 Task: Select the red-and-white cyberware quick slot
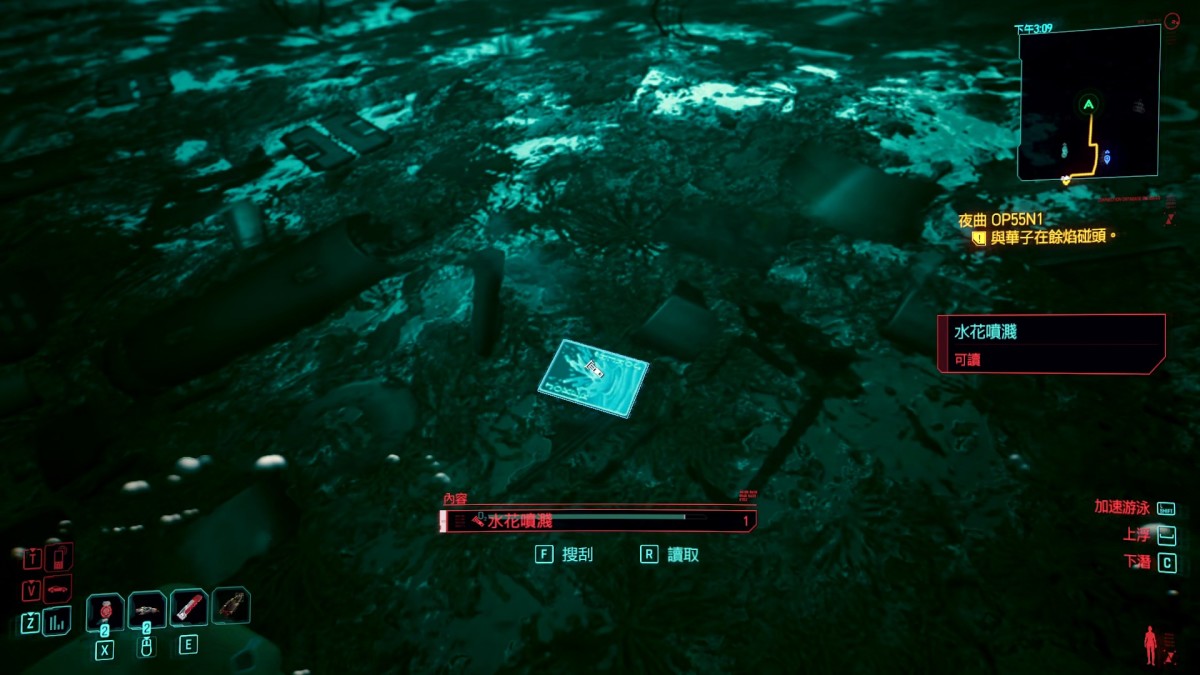tap(189, 606)
